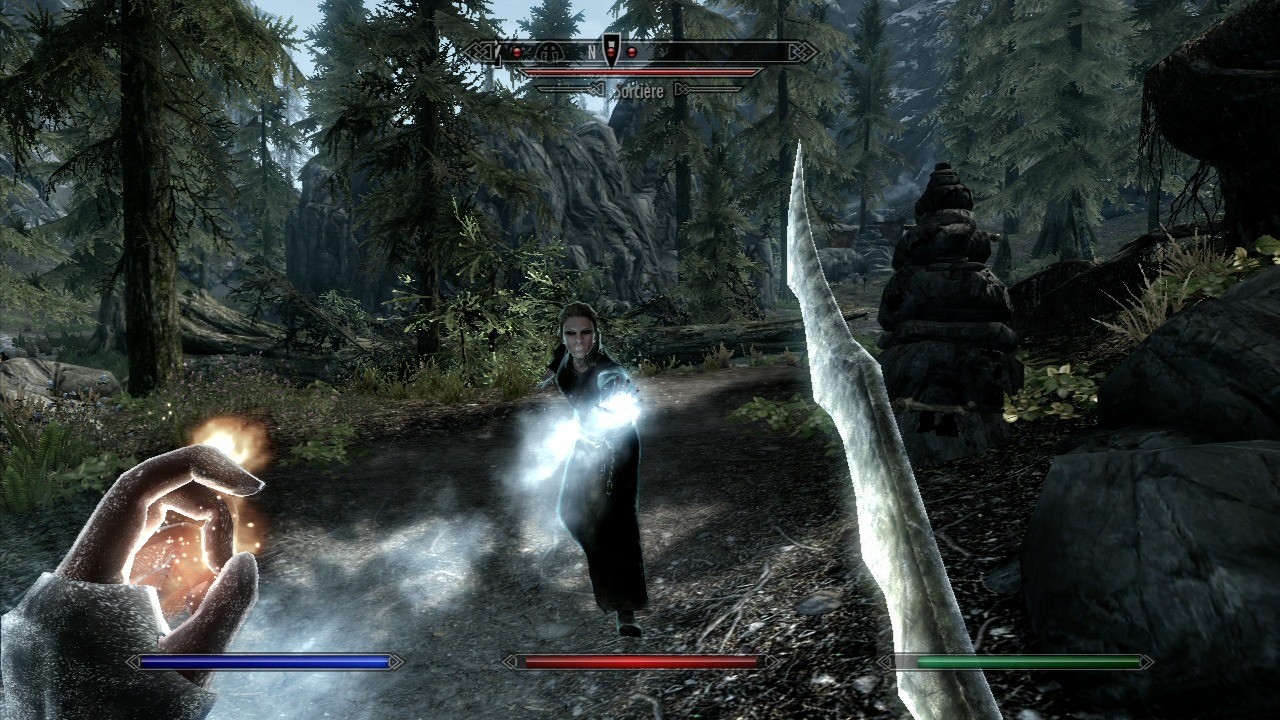Click the dome-shaped location marker on the compass
The width and height of the screenshot is (1280, 720).
pyautogui.click(x=547, y=51)
